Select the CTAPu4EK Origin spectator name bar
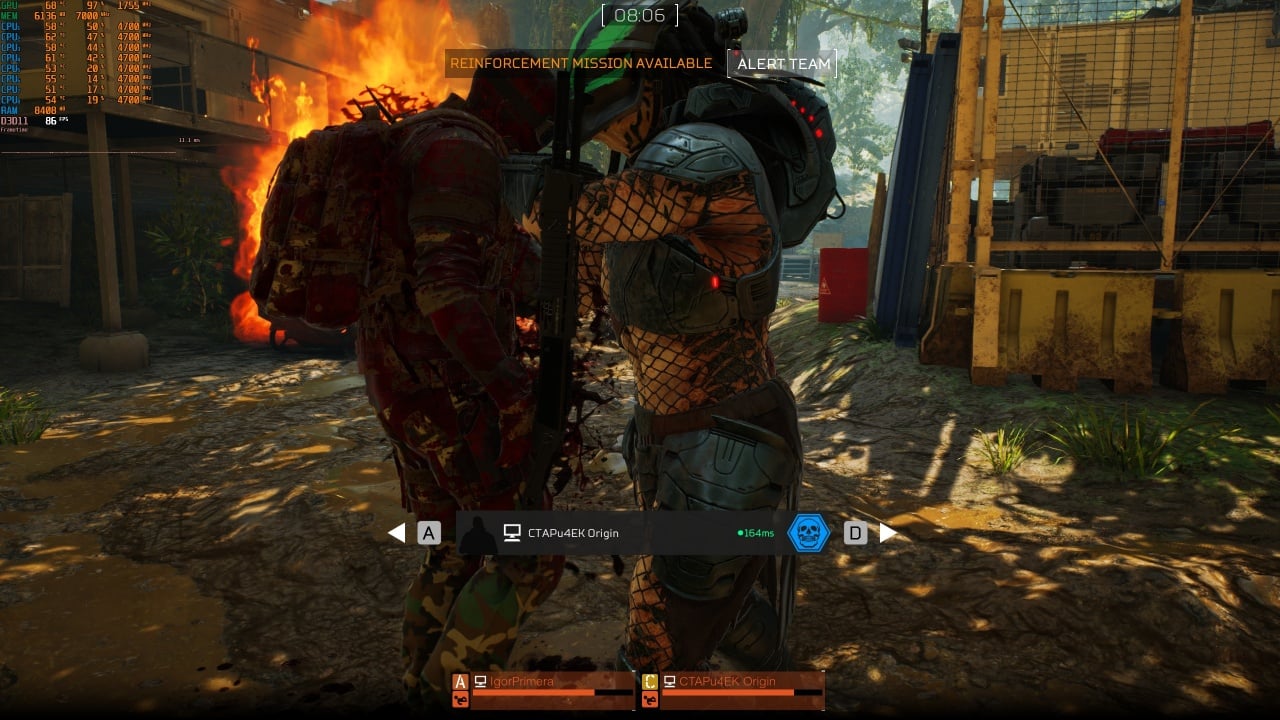Viewport: 1280px width, 720px height. pos(620,533)
